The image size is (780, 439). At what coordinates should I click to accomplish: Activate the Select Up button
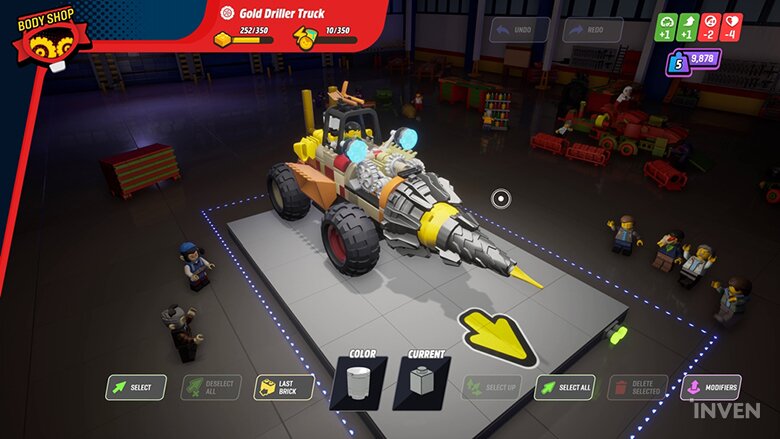(x=491, y=387)
